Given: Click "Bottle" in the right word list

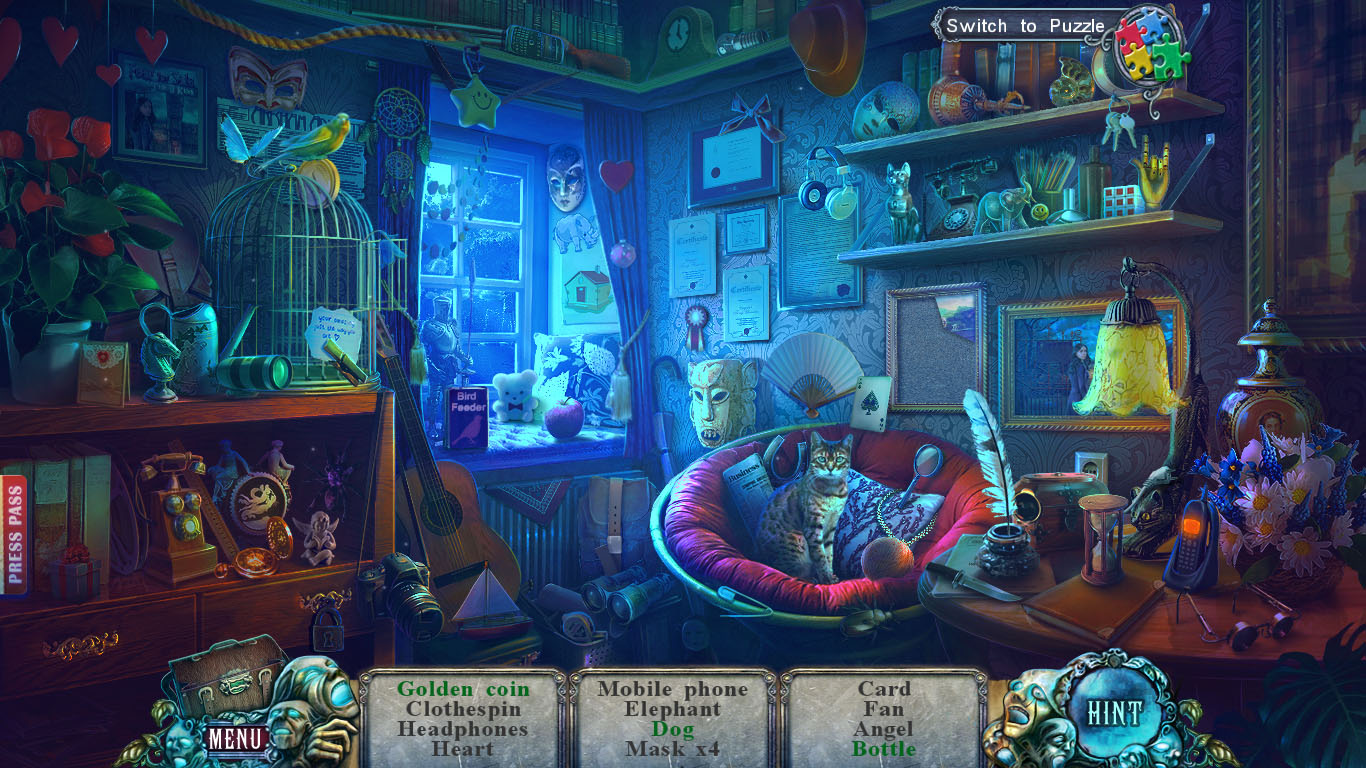Looking at the screenshot, I should 885,748.
